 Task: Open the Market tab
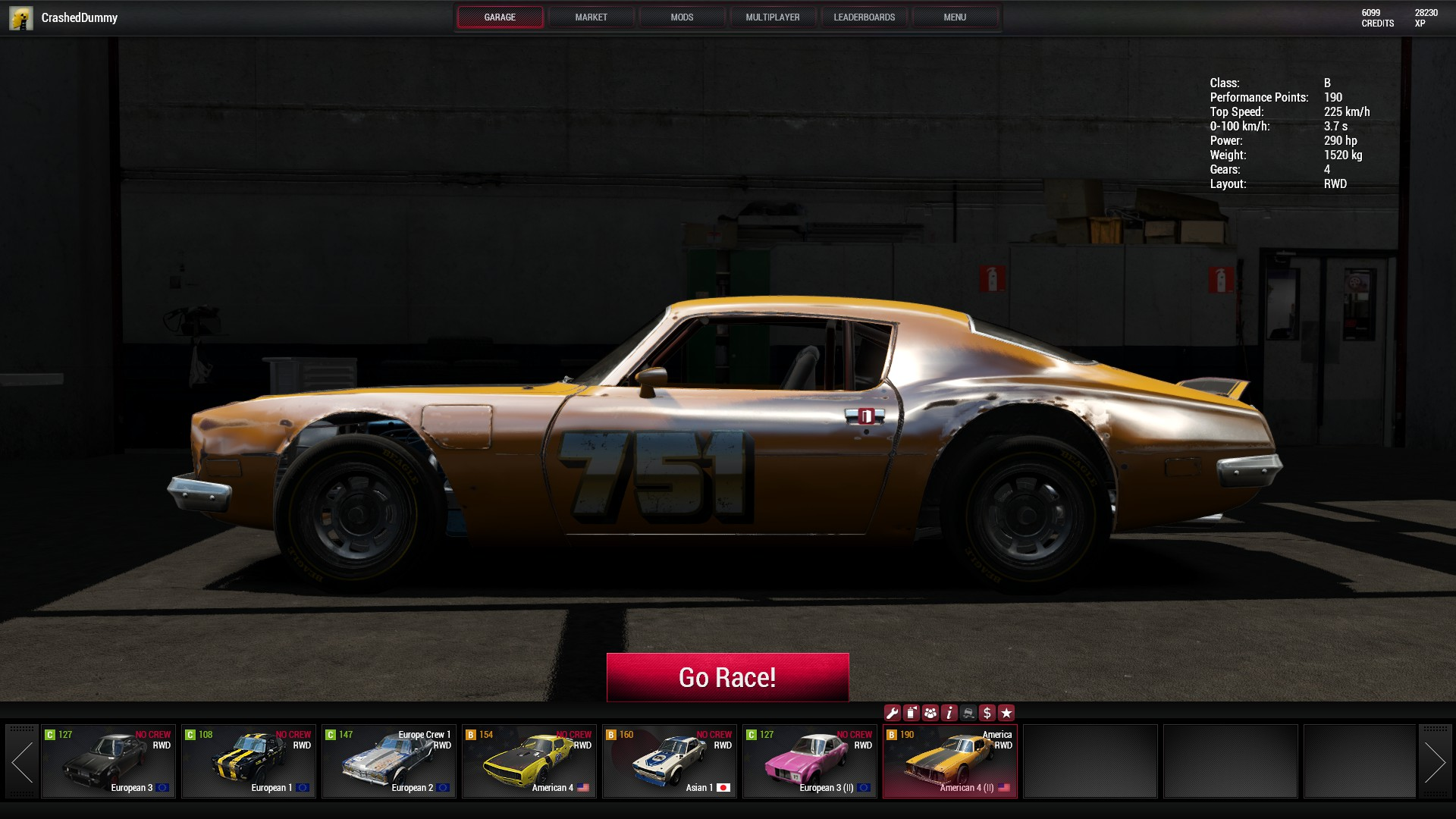(591, 17)
